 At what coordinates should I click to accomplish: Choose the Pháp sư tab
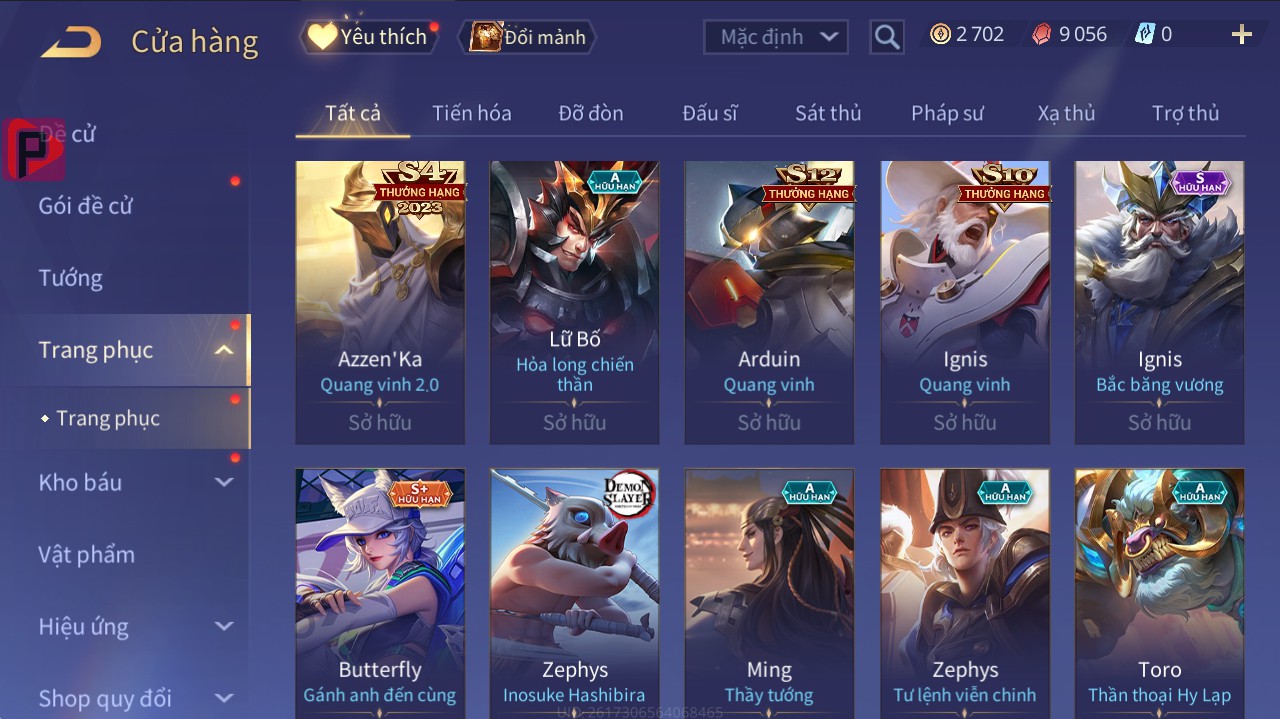(947, 113)
